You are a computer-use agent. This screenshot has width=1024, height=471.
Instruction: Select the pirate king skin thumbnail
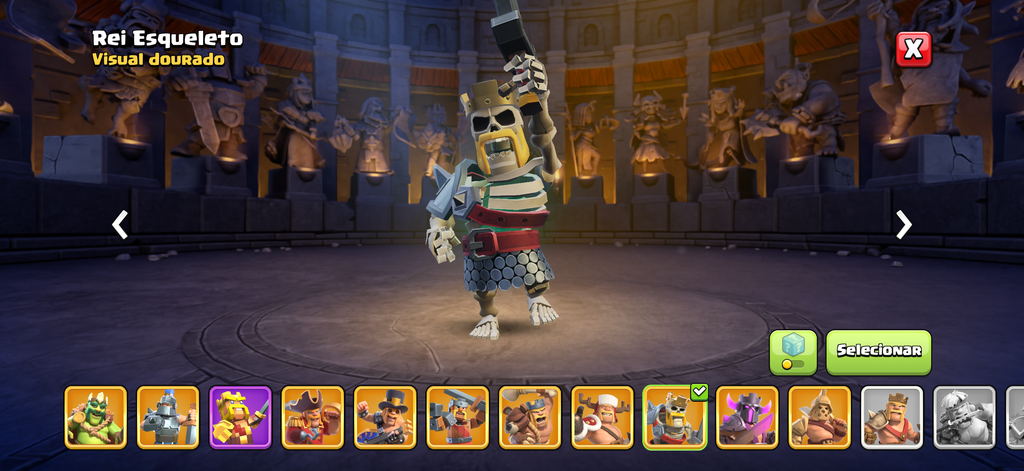[x=312, y=416]
